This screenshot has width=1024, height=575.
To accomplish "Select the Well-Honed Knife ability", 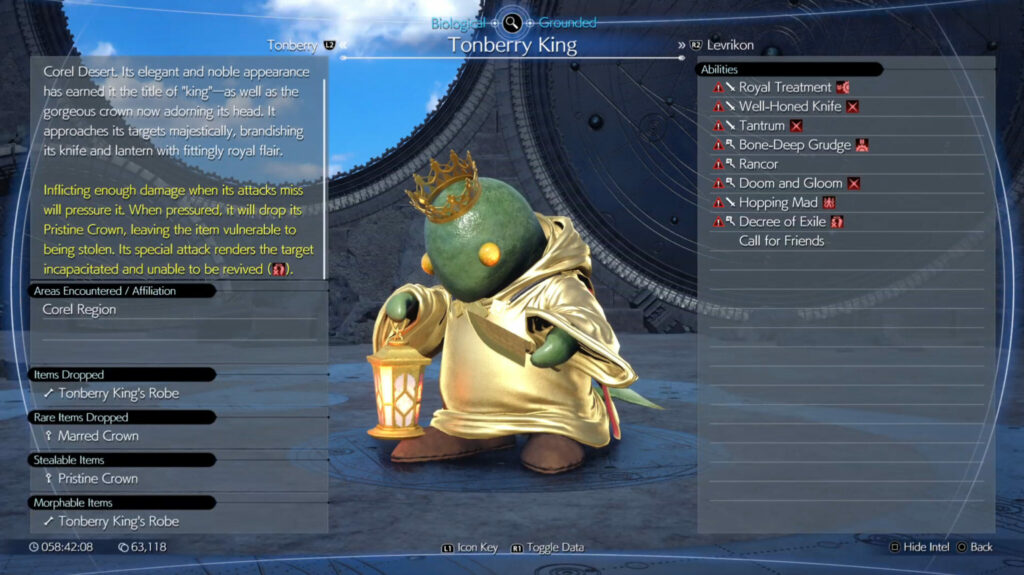I will [789, 106].
